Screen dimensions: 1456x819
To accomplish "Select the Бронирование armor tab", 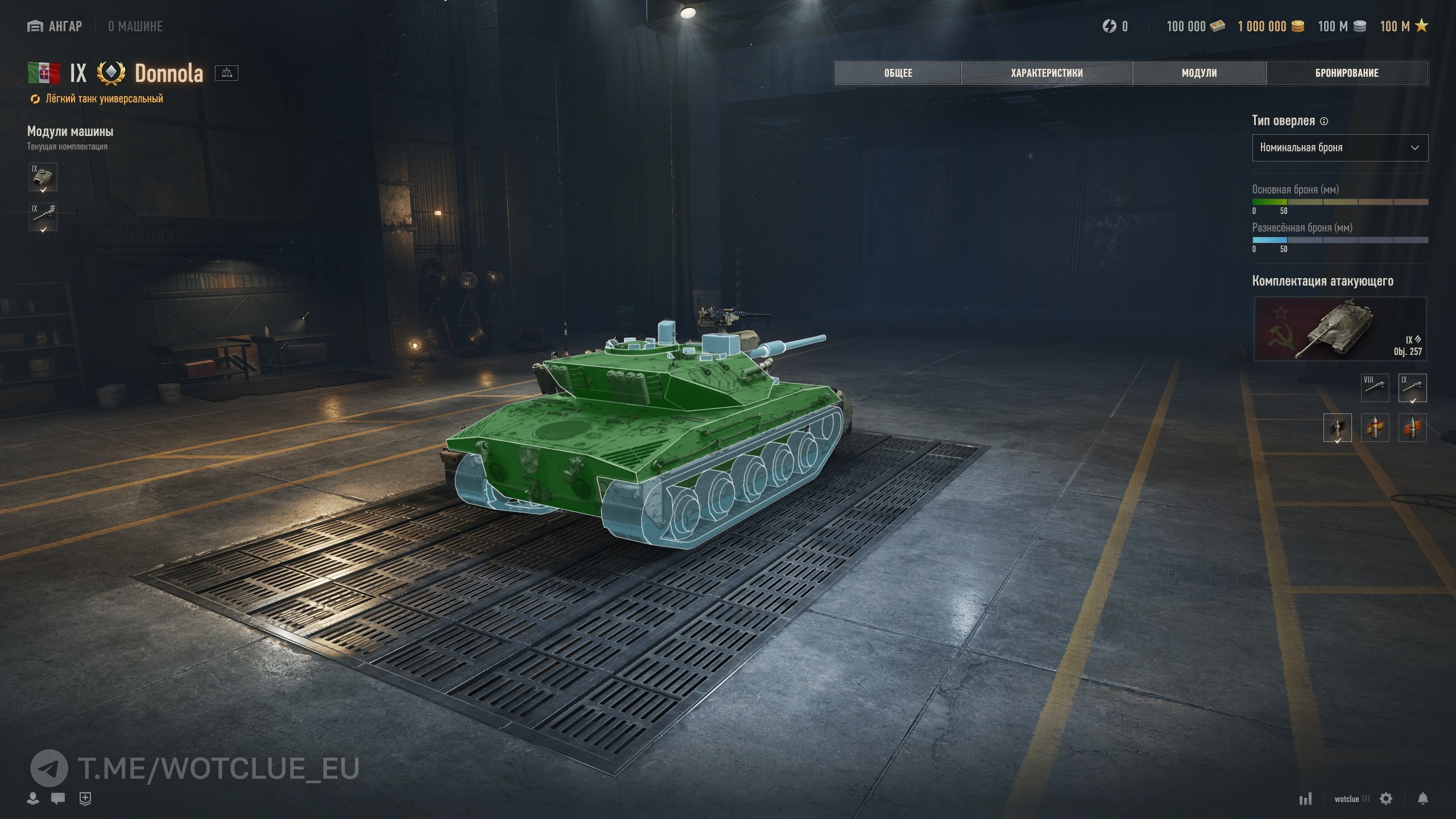I will point(1347,73).
